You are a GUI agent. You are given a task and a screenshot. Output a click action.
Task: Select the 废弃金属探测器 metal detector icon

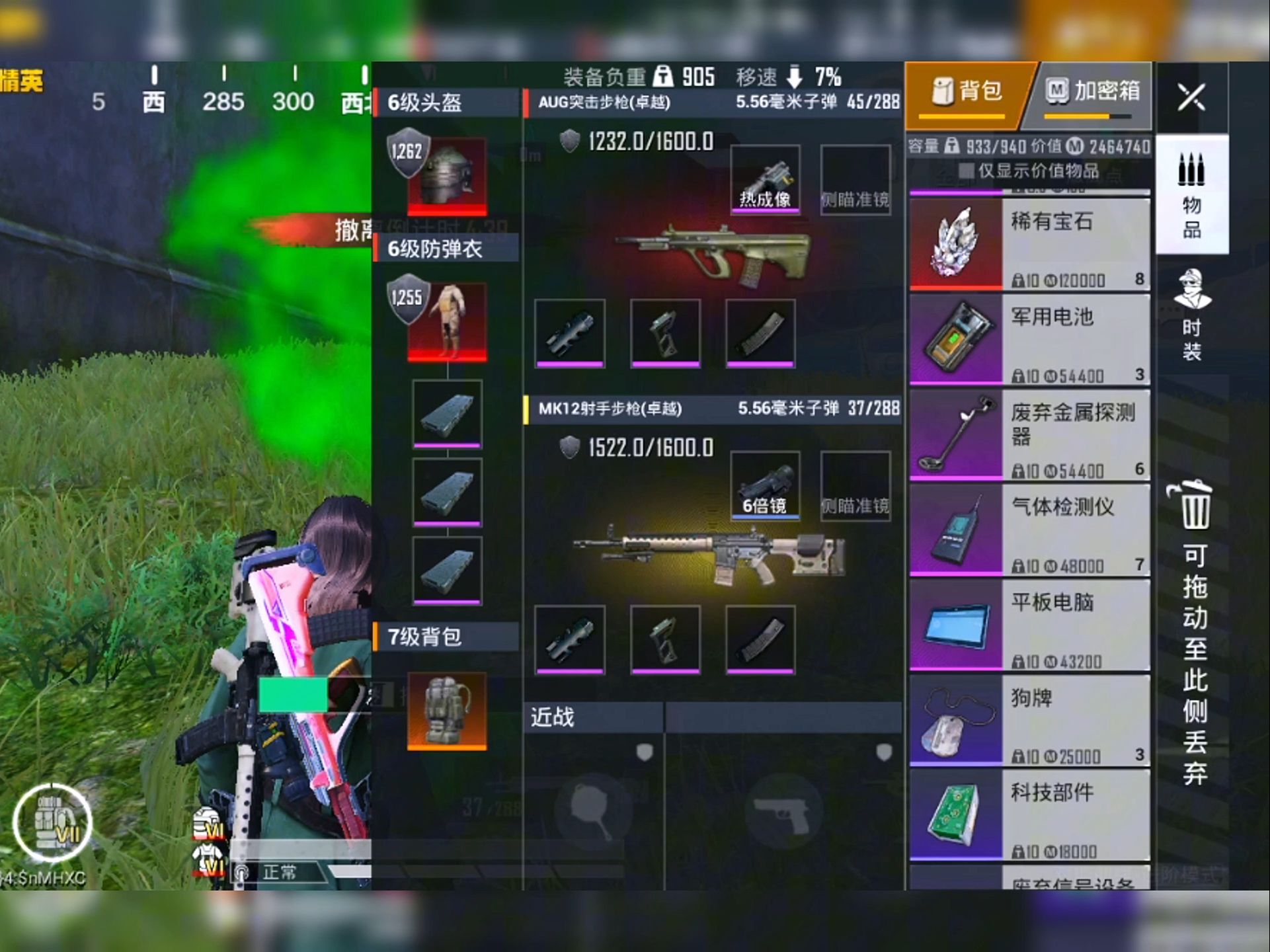[x=955, y=433]
